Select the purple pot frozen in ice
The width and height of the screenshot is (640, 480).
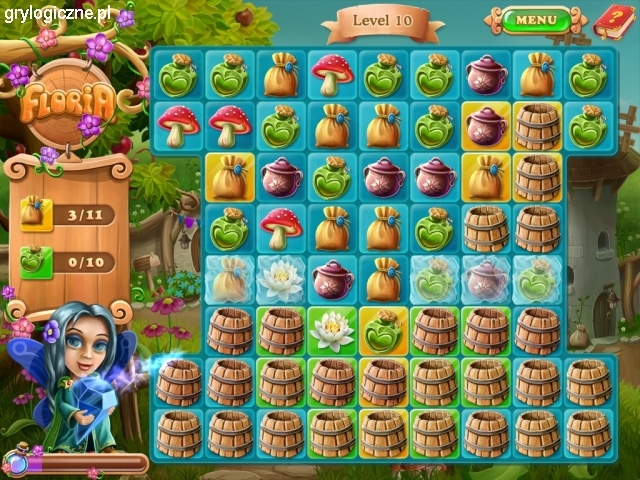tap(486, 280)
